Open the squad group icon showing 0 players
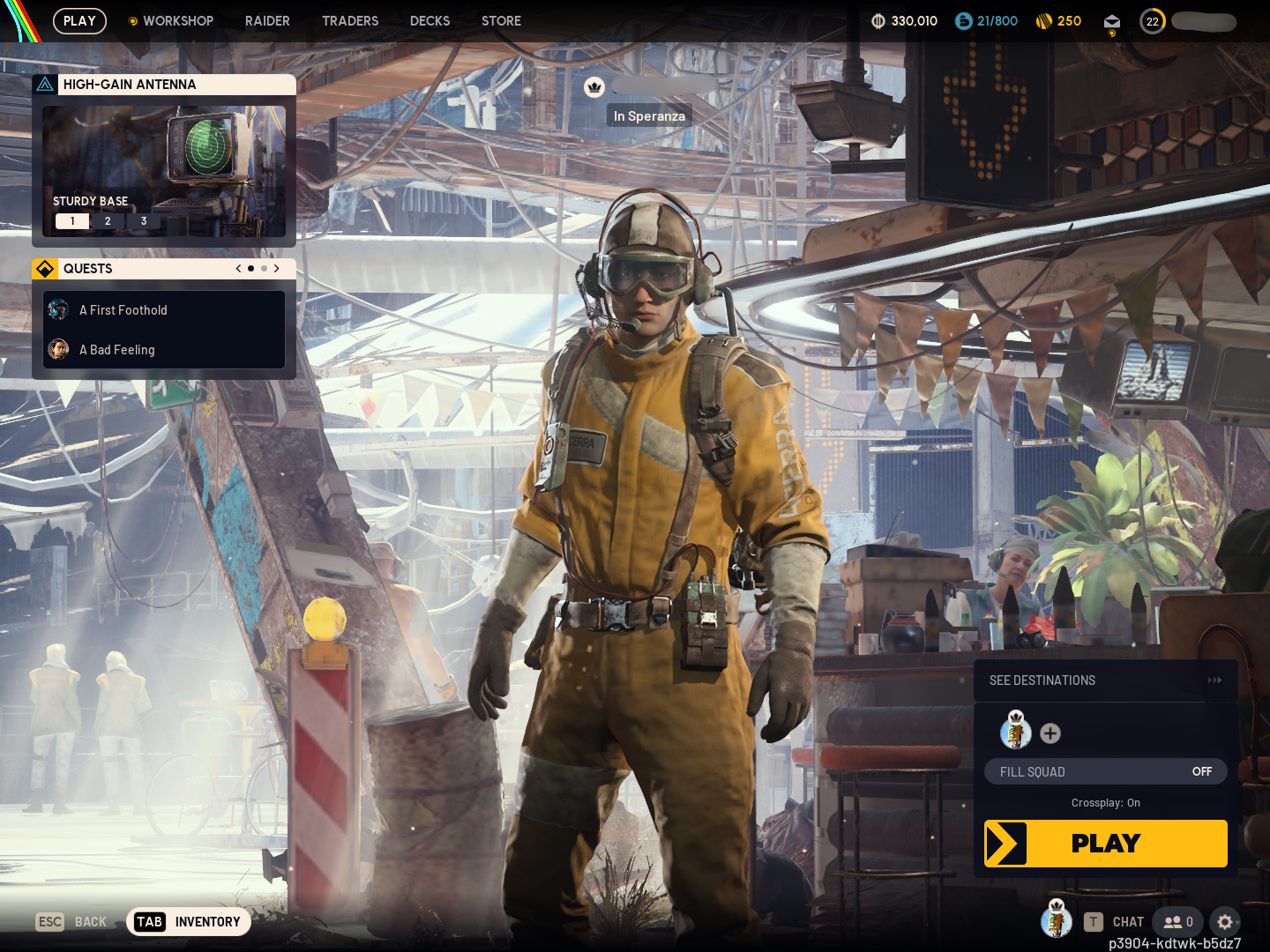Screen dimensions: 1270x952 click(x=1177, y=922)
